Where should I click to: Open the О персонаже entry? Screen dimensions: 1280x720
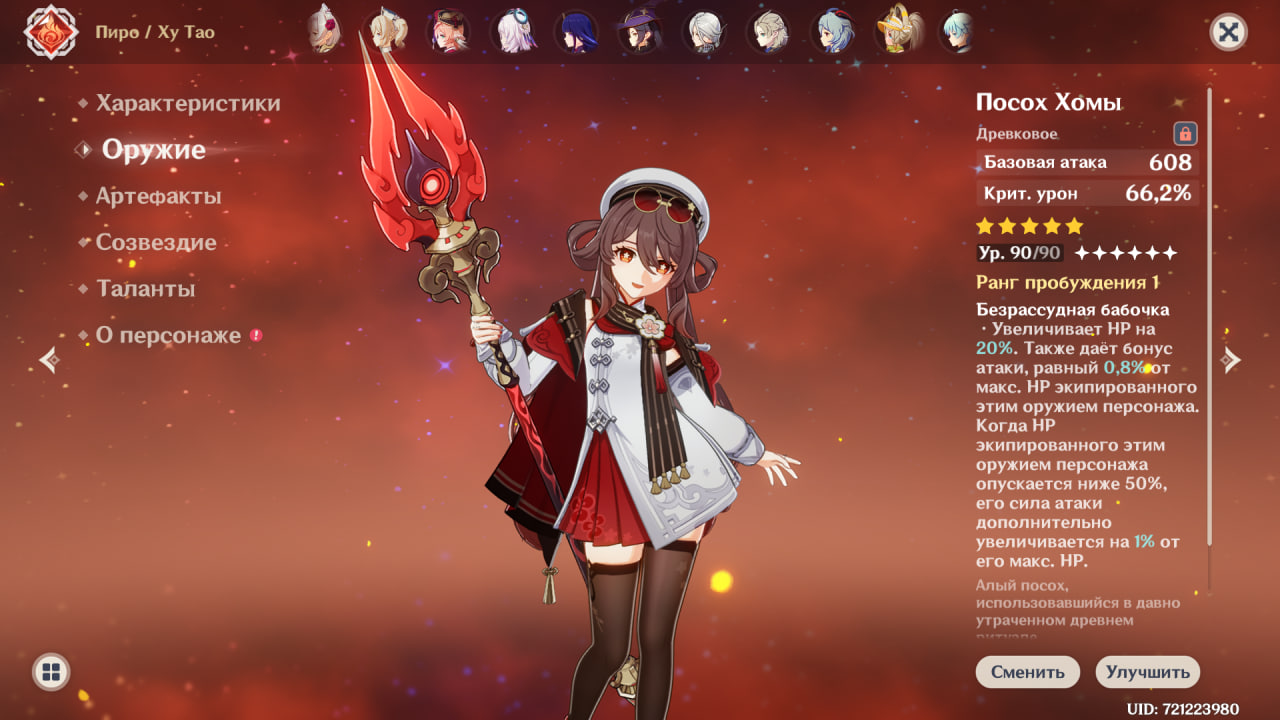168,336
